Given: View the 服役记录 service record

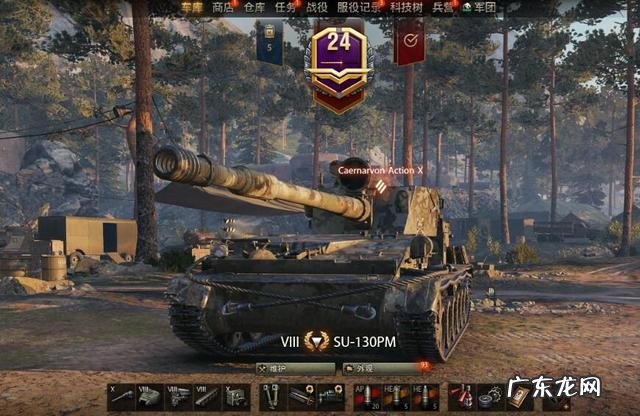Looking at the screenshot, I should click(x=355, y=7).
